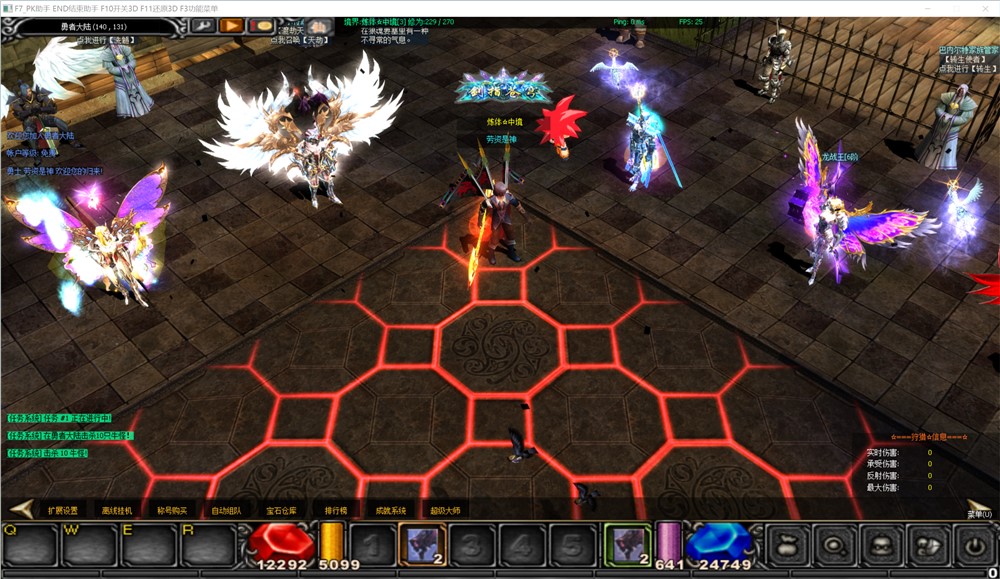
Task: Click the magnifying glass button
Action: click(x=833, y=545)
